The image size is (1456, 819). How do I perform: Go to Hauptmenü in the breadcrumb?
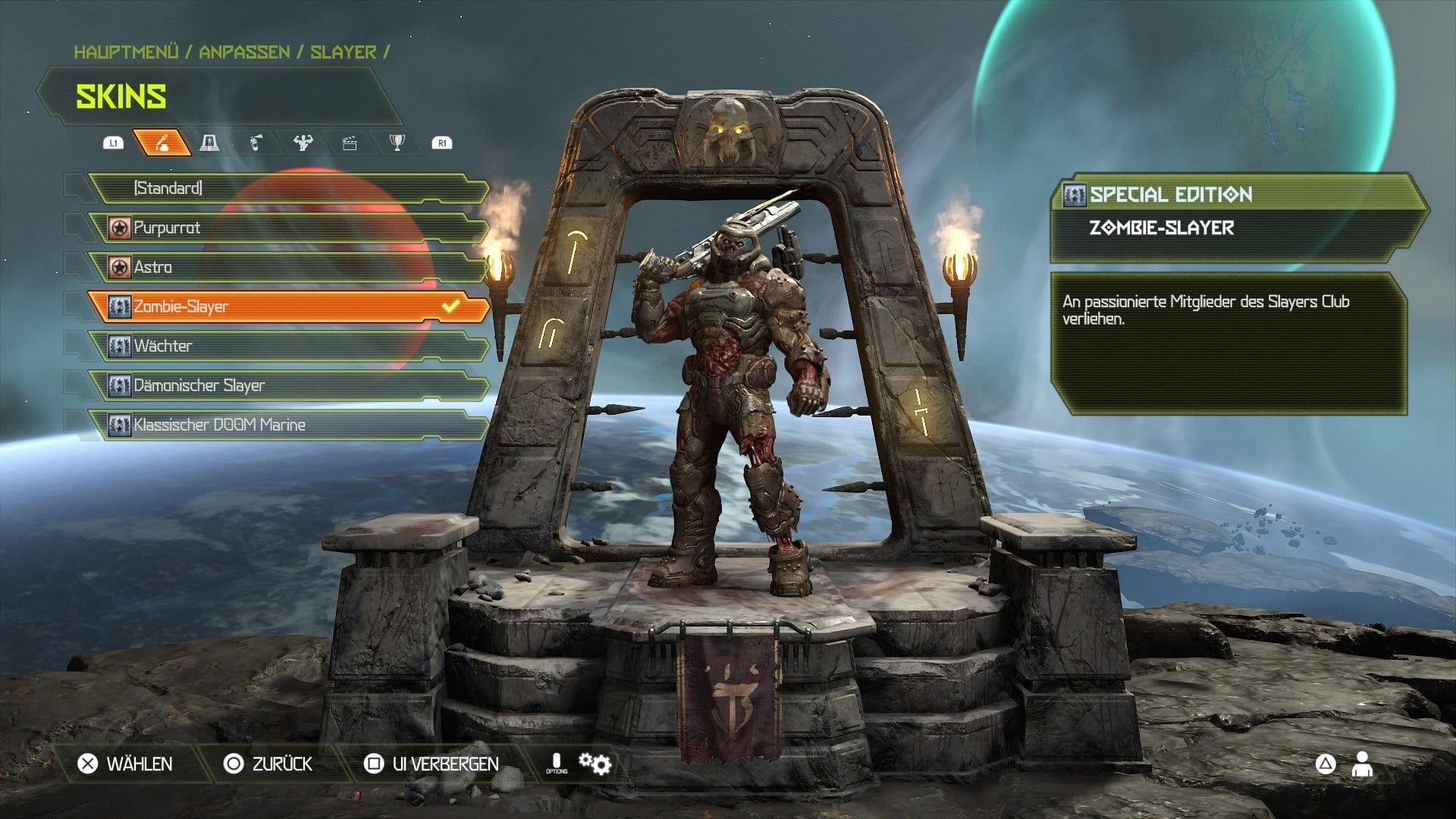tap(126, 52)
